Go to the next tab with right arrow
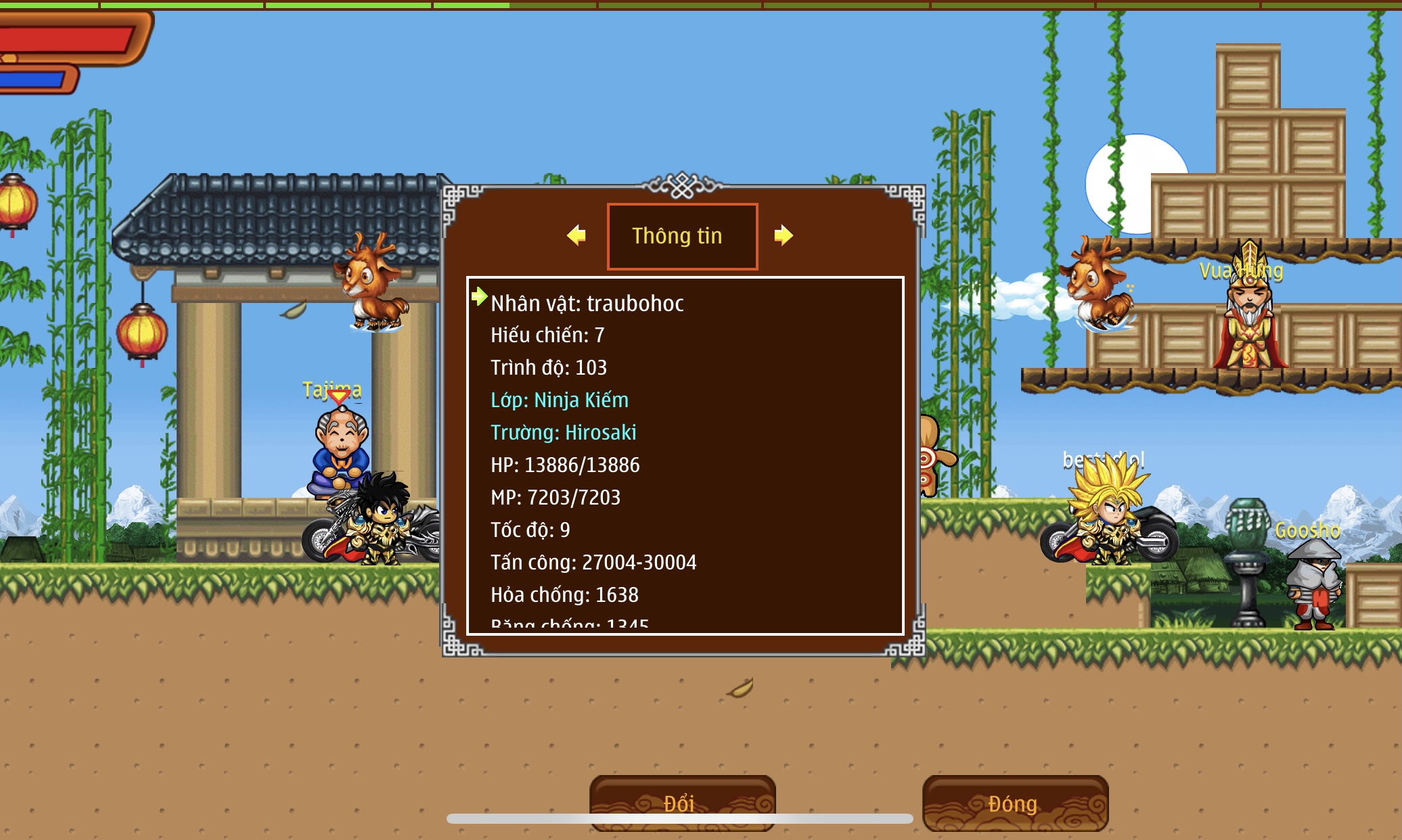 tap(783, 235)
